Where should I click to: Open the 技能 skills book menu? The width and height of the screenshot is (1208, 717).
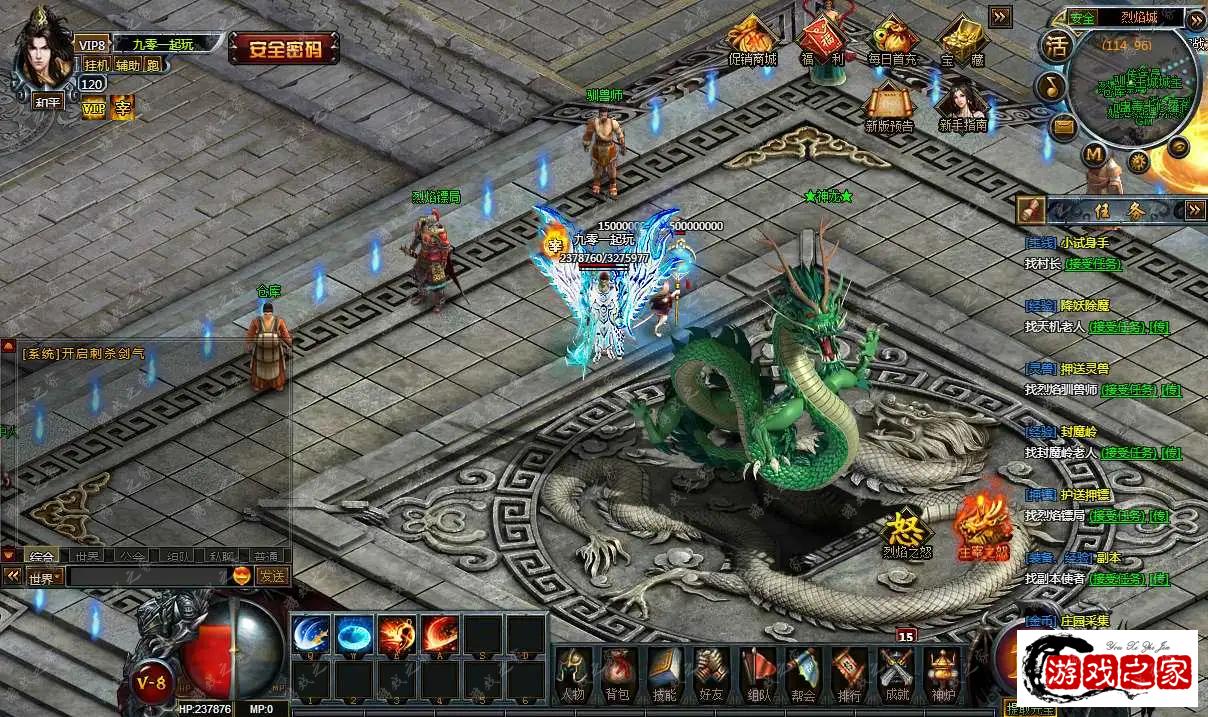(x=664, y=672)
